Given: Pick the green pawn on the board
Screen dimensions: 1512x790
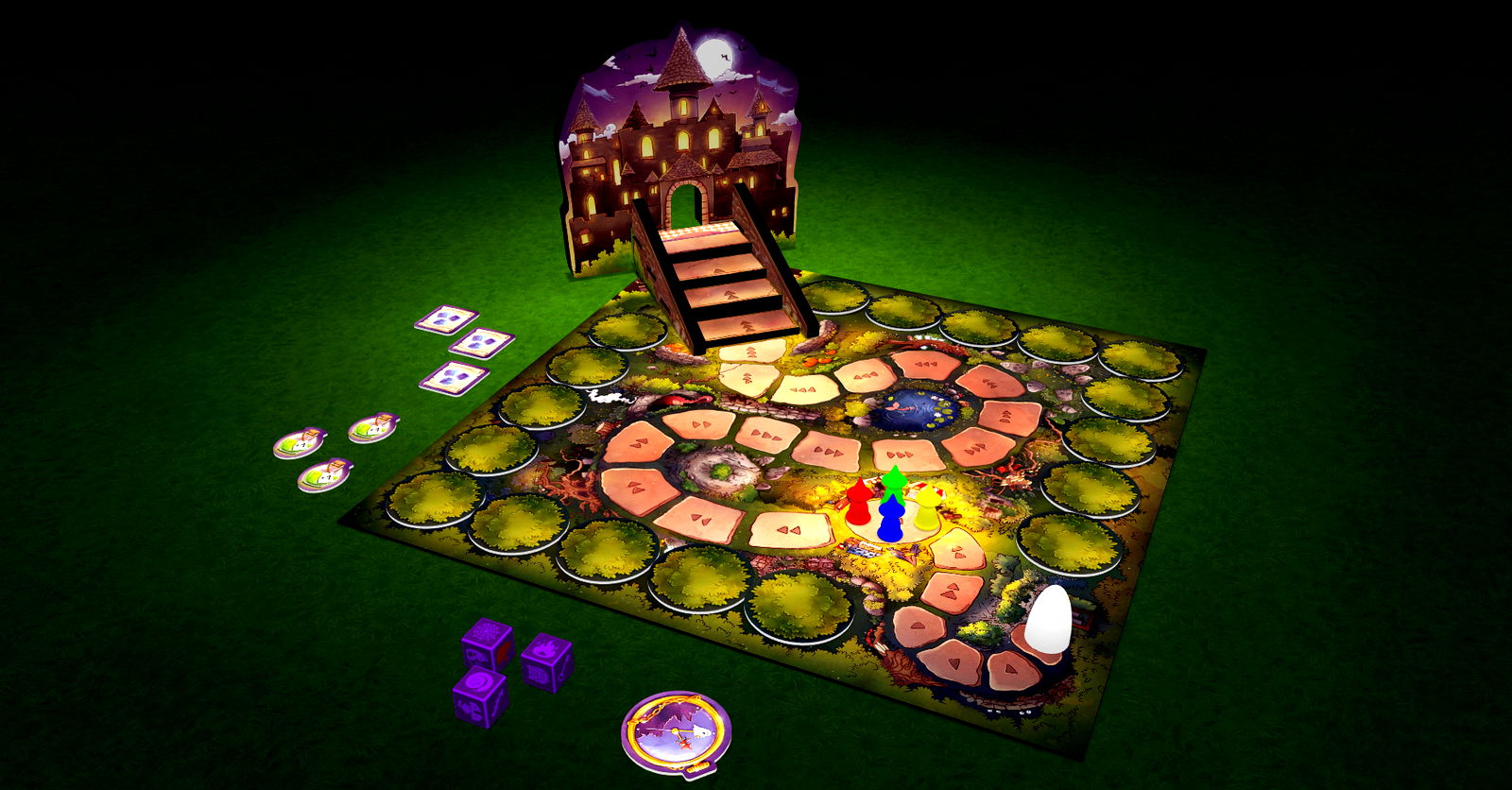Looking at the screenshot, I should coord(893,482).
